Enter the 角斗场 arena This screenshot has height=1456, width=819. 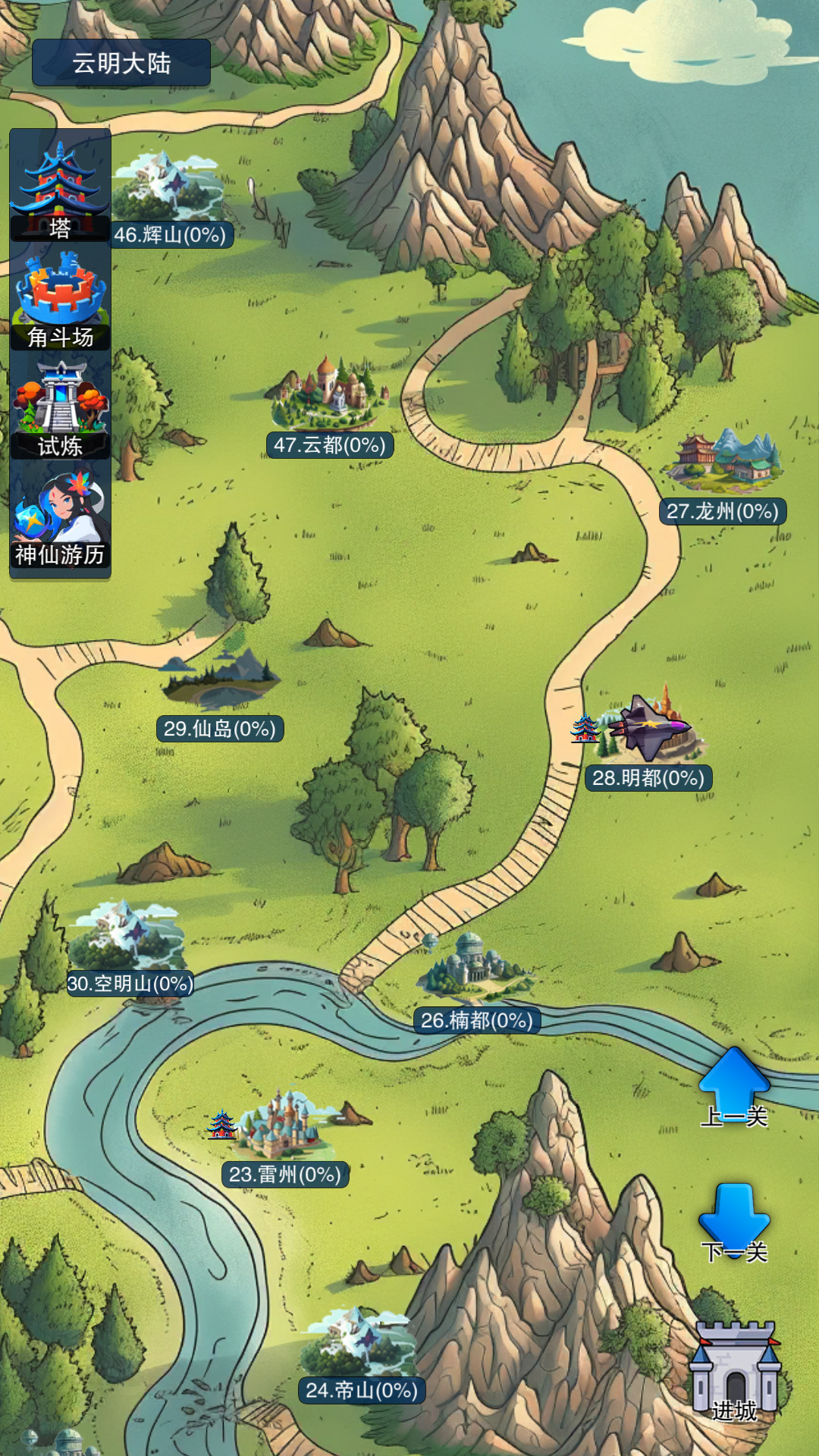60,300
